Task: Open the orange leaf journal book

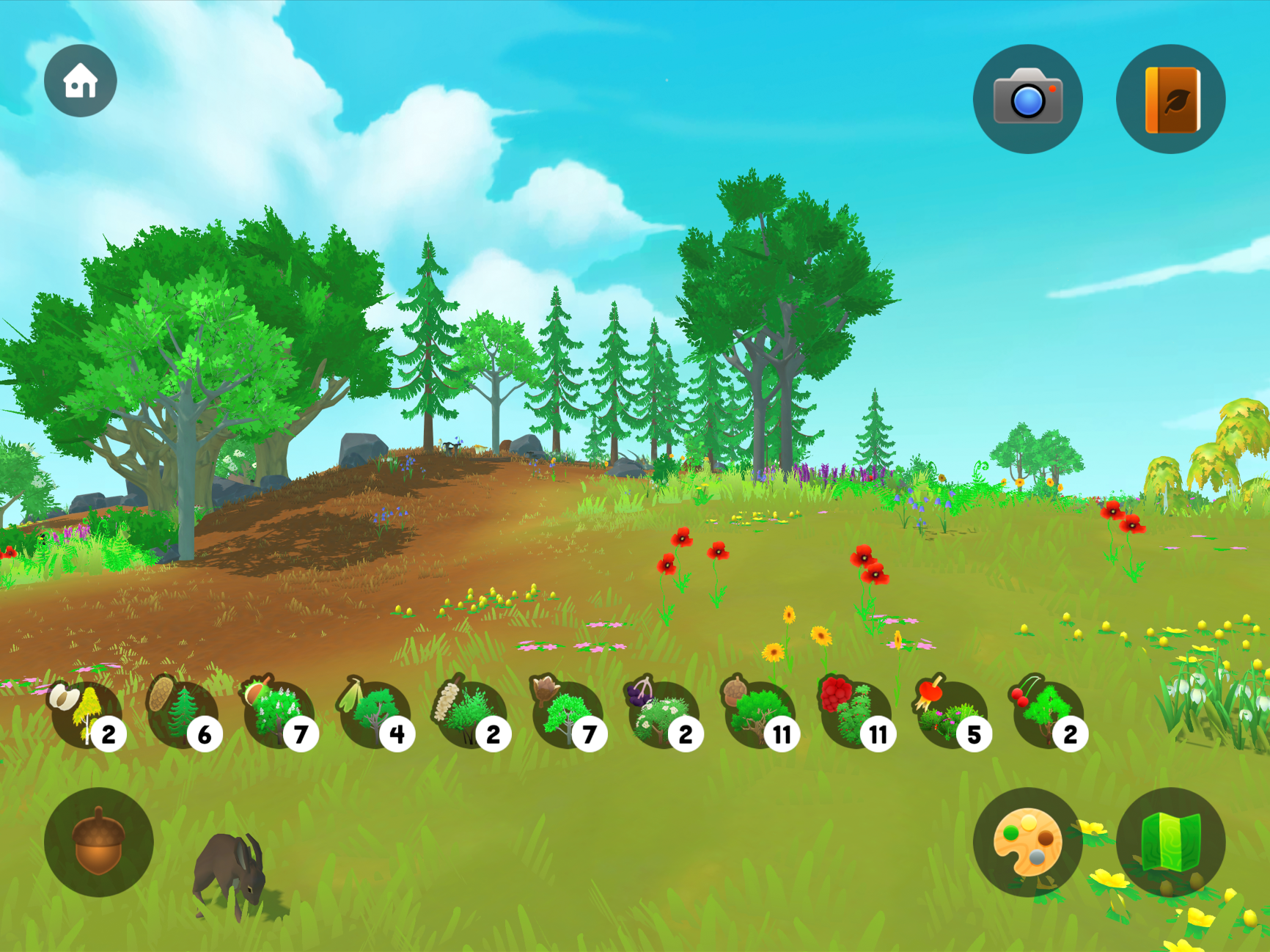Action: 1170,99
